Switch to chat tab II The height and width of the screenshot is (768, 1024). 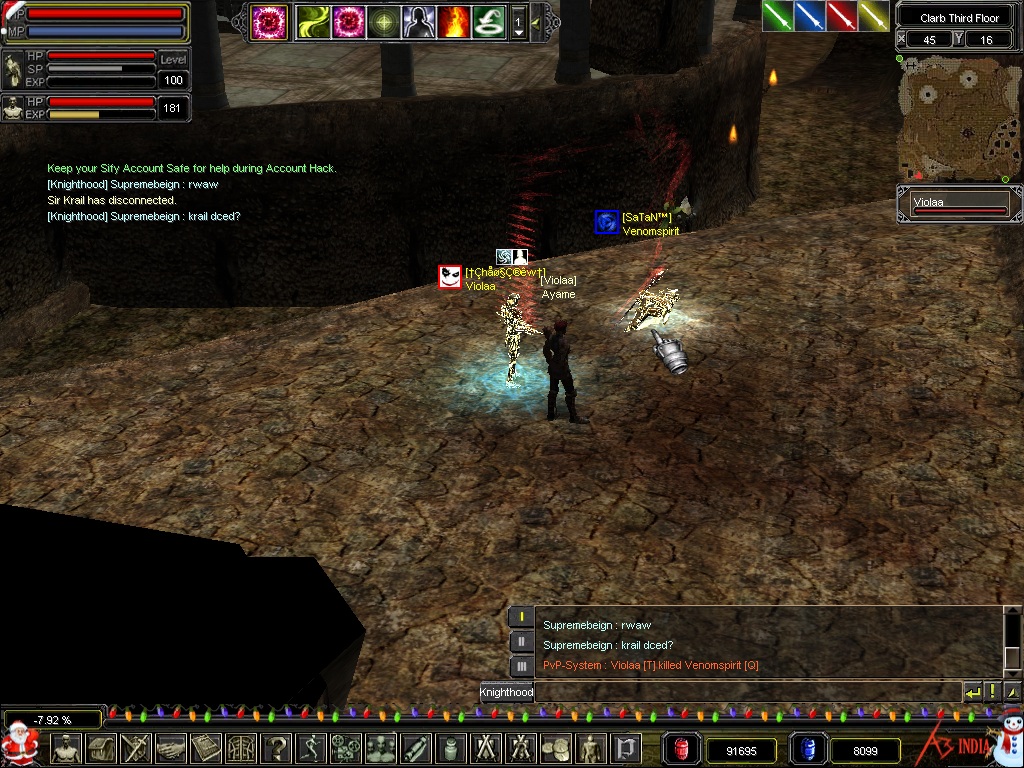coord(521,642)
